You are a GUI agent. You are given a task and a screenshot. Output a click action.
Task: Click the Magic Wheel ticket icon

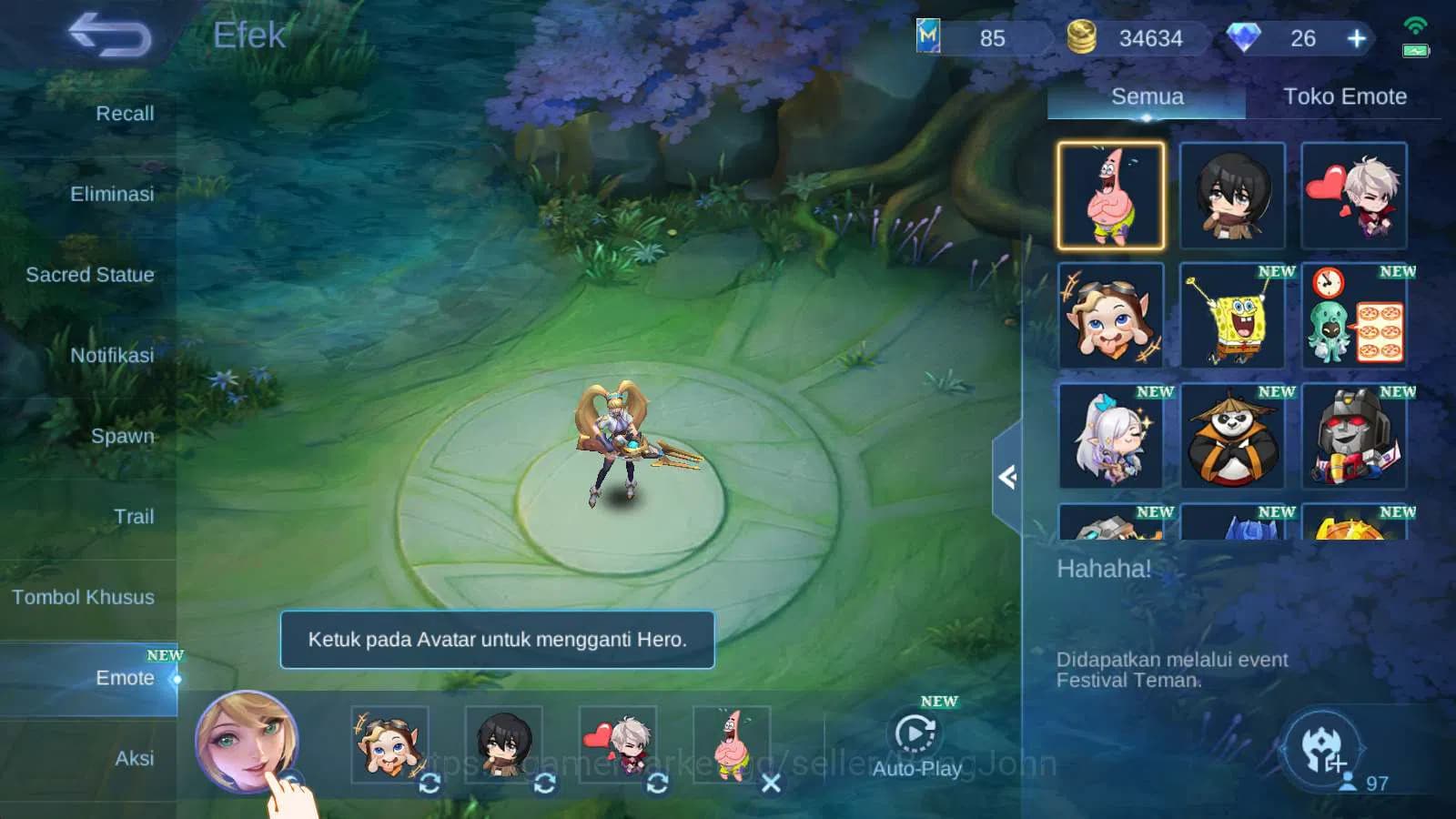coord(928,36)
